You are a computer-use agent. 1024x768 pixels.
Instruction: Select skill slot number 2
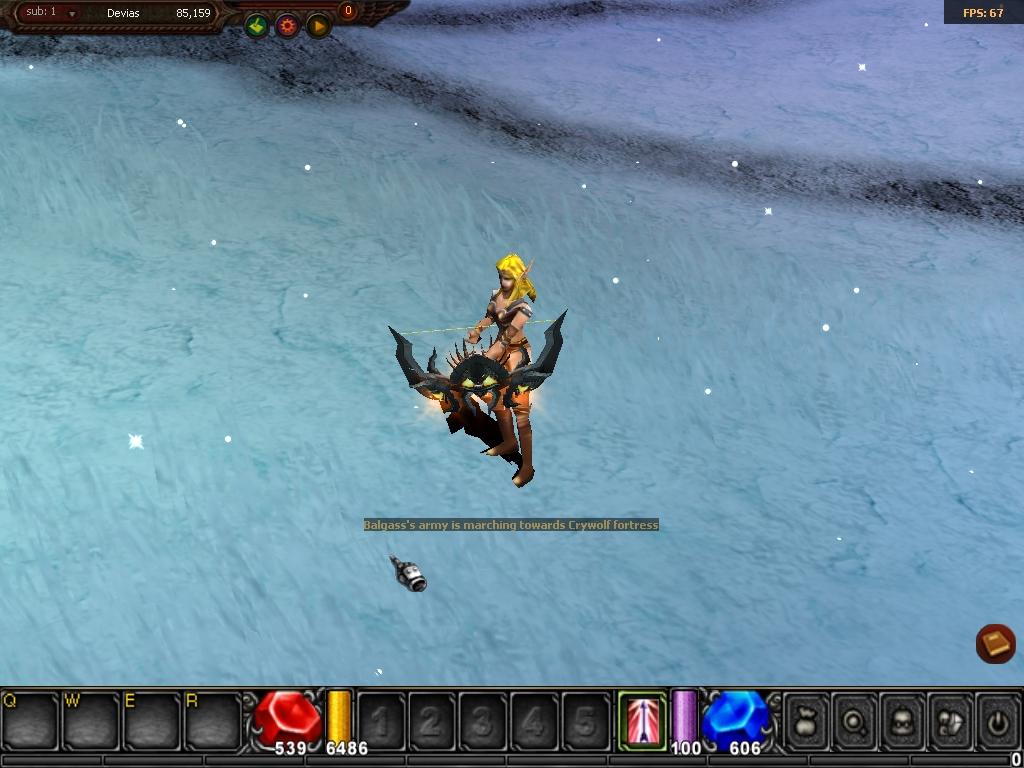[x=432, y=719]
